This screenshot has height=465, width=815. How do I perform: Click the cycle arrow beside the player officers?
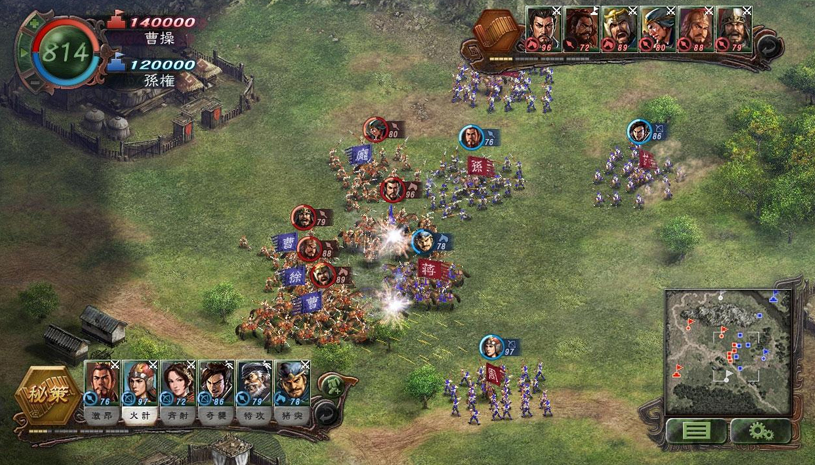pos(324,410)
